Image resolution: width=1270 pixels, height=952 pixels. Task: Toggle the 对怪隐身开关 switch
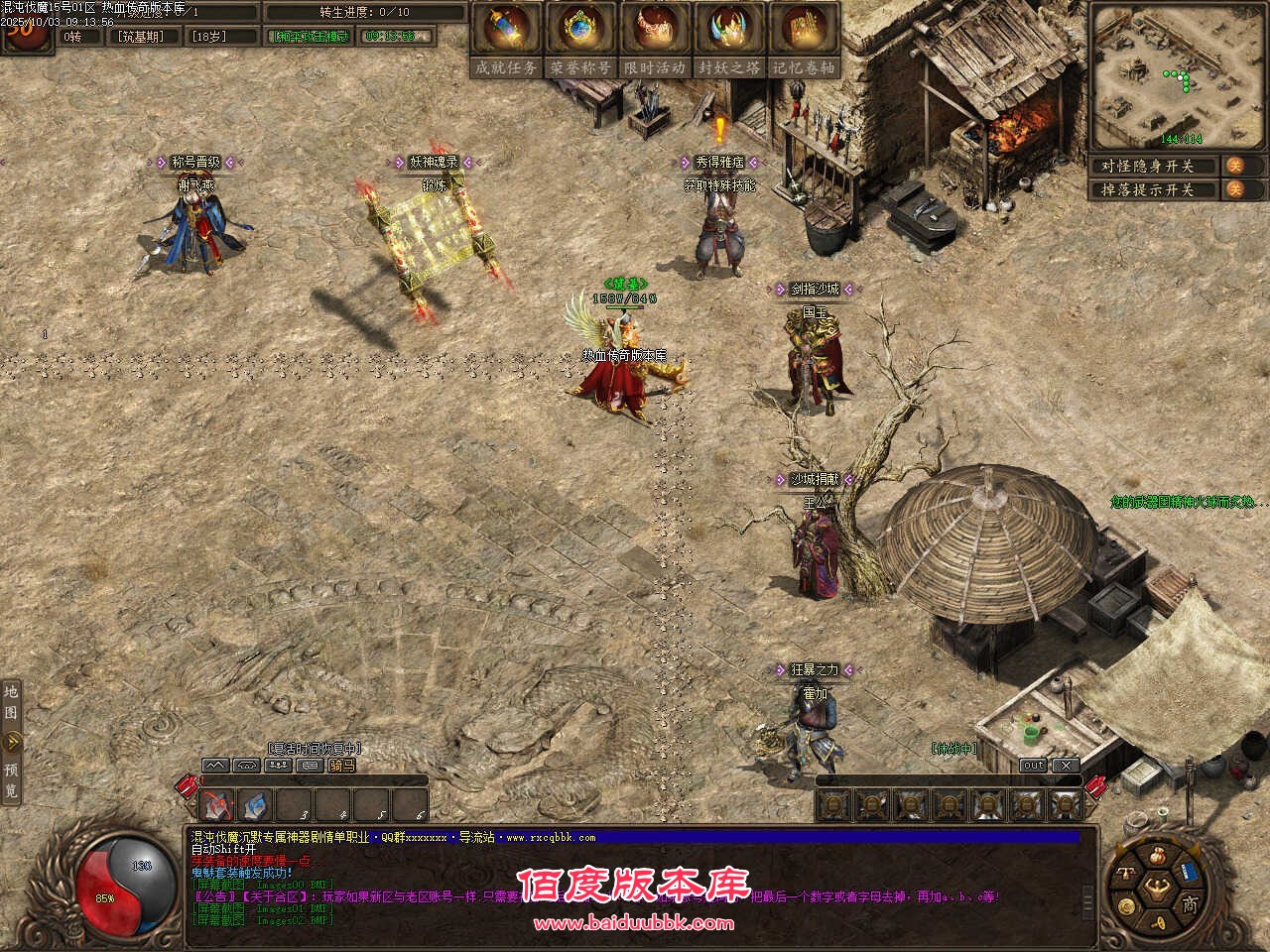(1235, 166)
